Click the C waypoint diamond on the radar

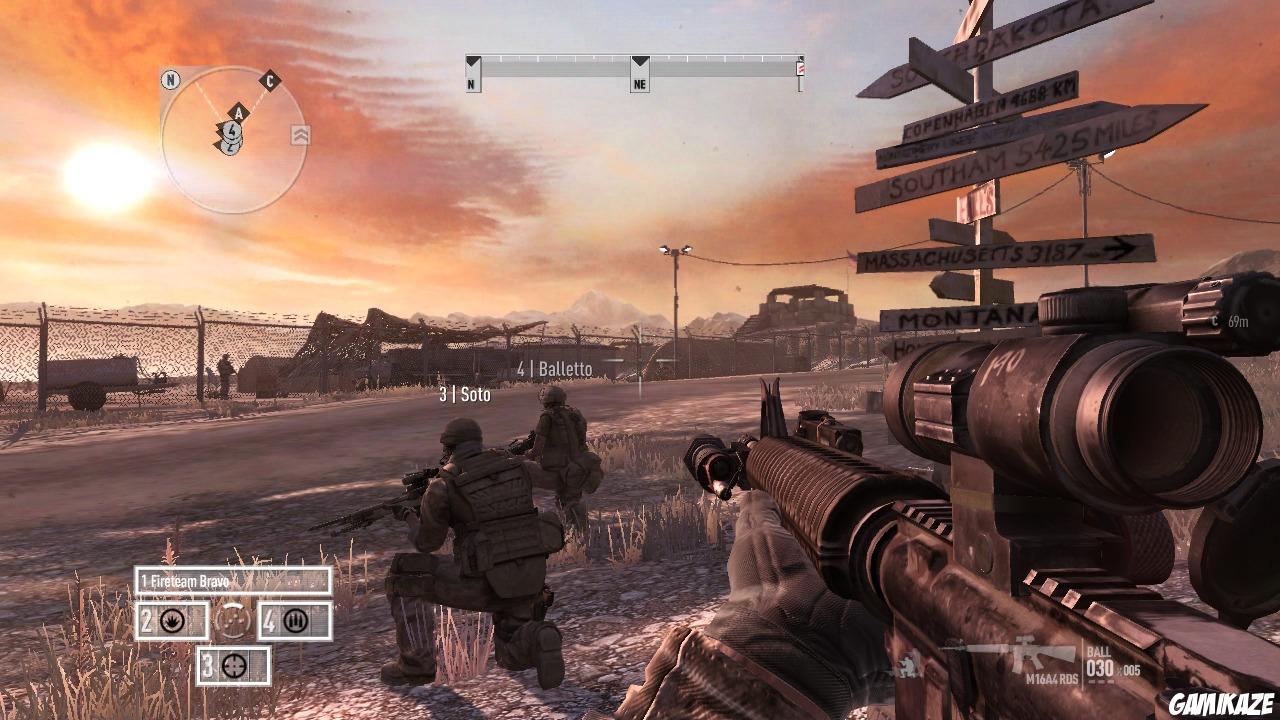pyautogui.click(x=270, y=83)
